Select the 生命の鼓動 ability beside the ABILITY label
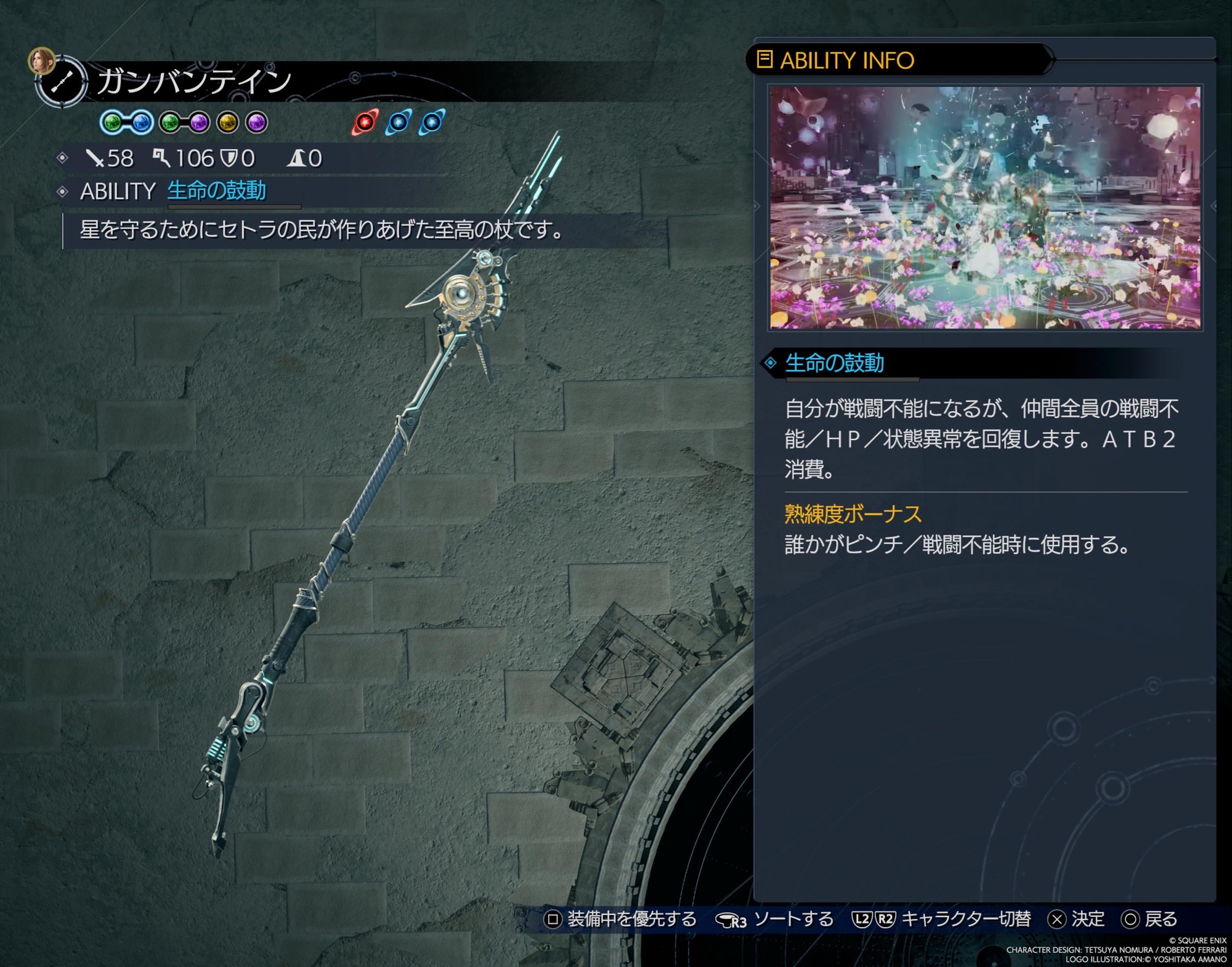The image size is (1232, 967). (216, 190)
